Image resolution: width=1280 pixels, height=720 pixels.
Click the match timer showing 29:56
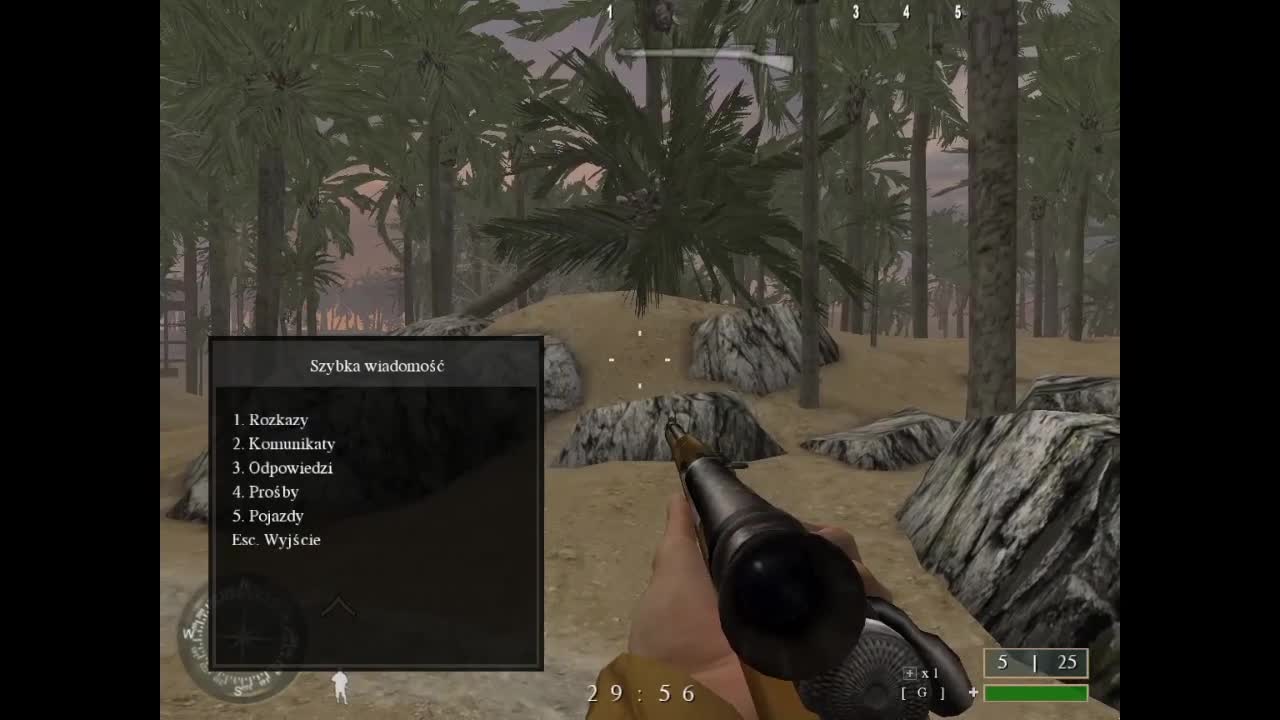pyautogui.click(x=640, y=693)
